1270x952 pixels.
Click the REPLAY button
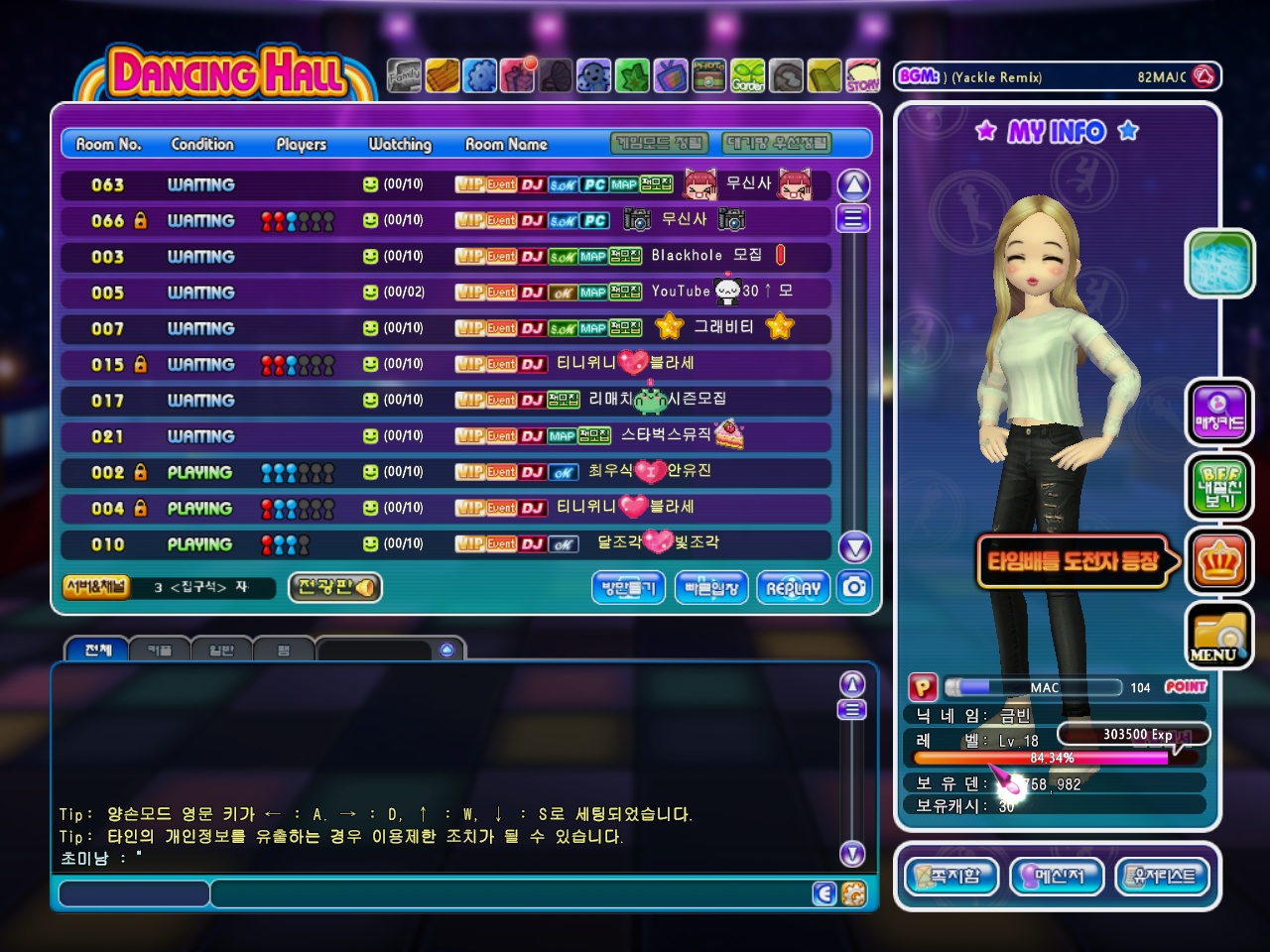click(793, 588)
